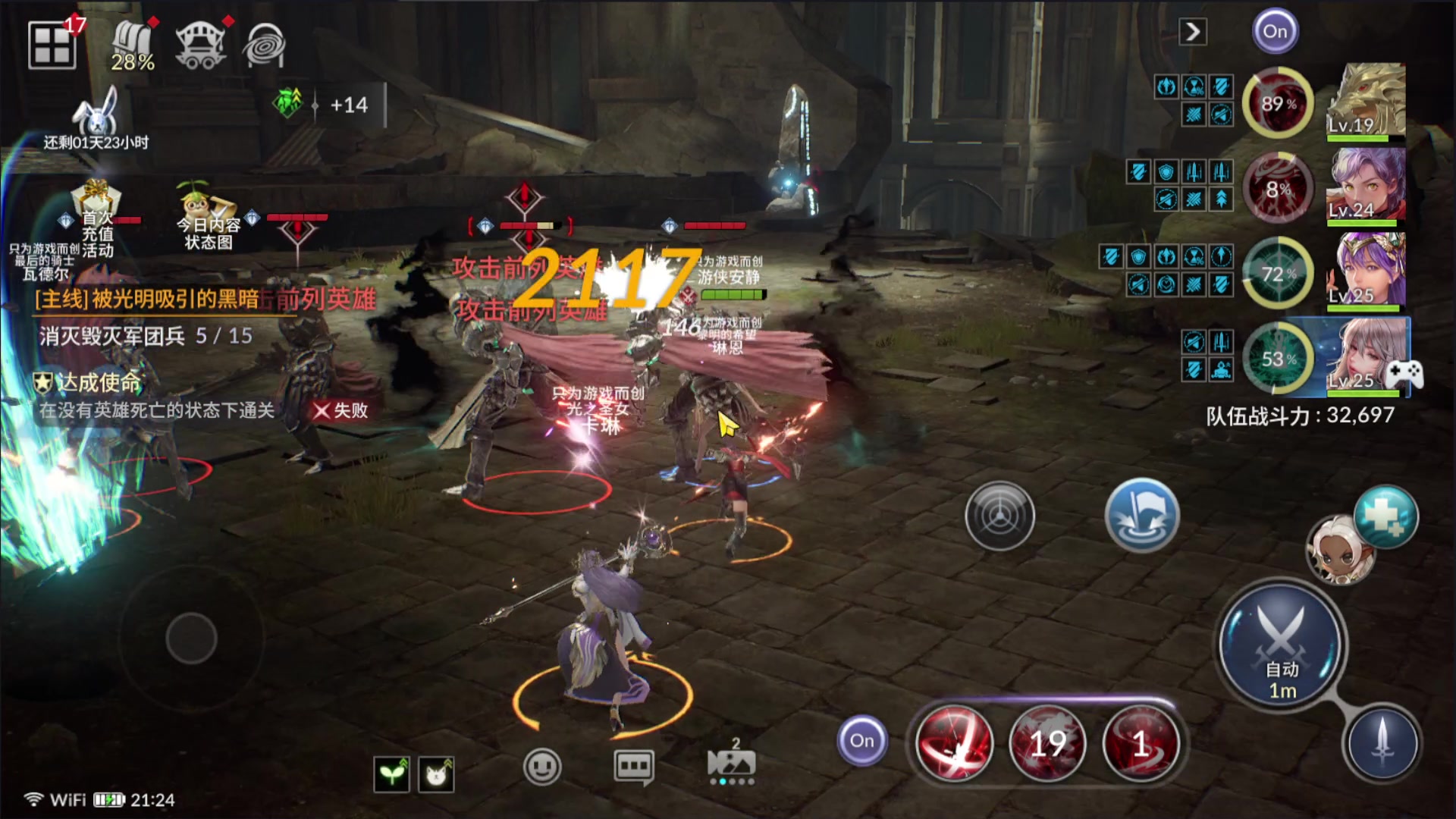Screen dimensions: 1456x819
Task: Open the helmet cart shop icon
Action: [x=200, y=46]
